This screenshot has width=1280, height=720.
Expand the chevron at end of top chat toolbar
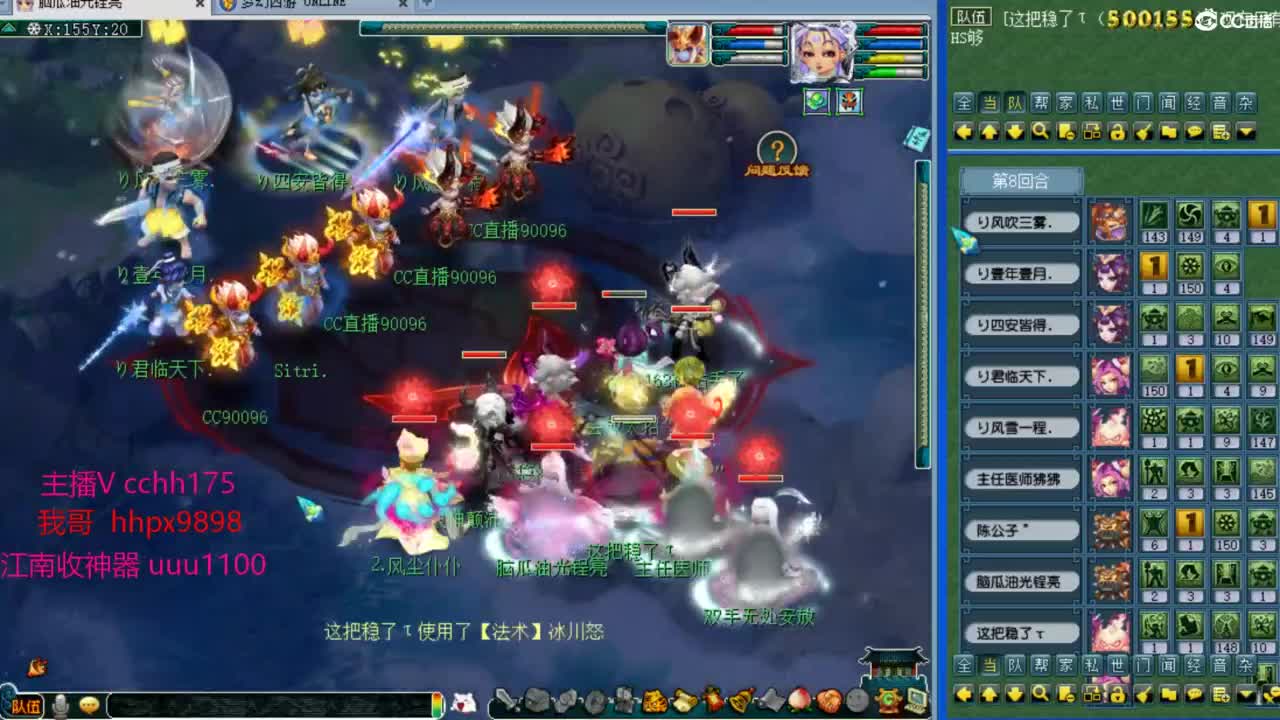pyautogui.click(x=1243, y=131)
